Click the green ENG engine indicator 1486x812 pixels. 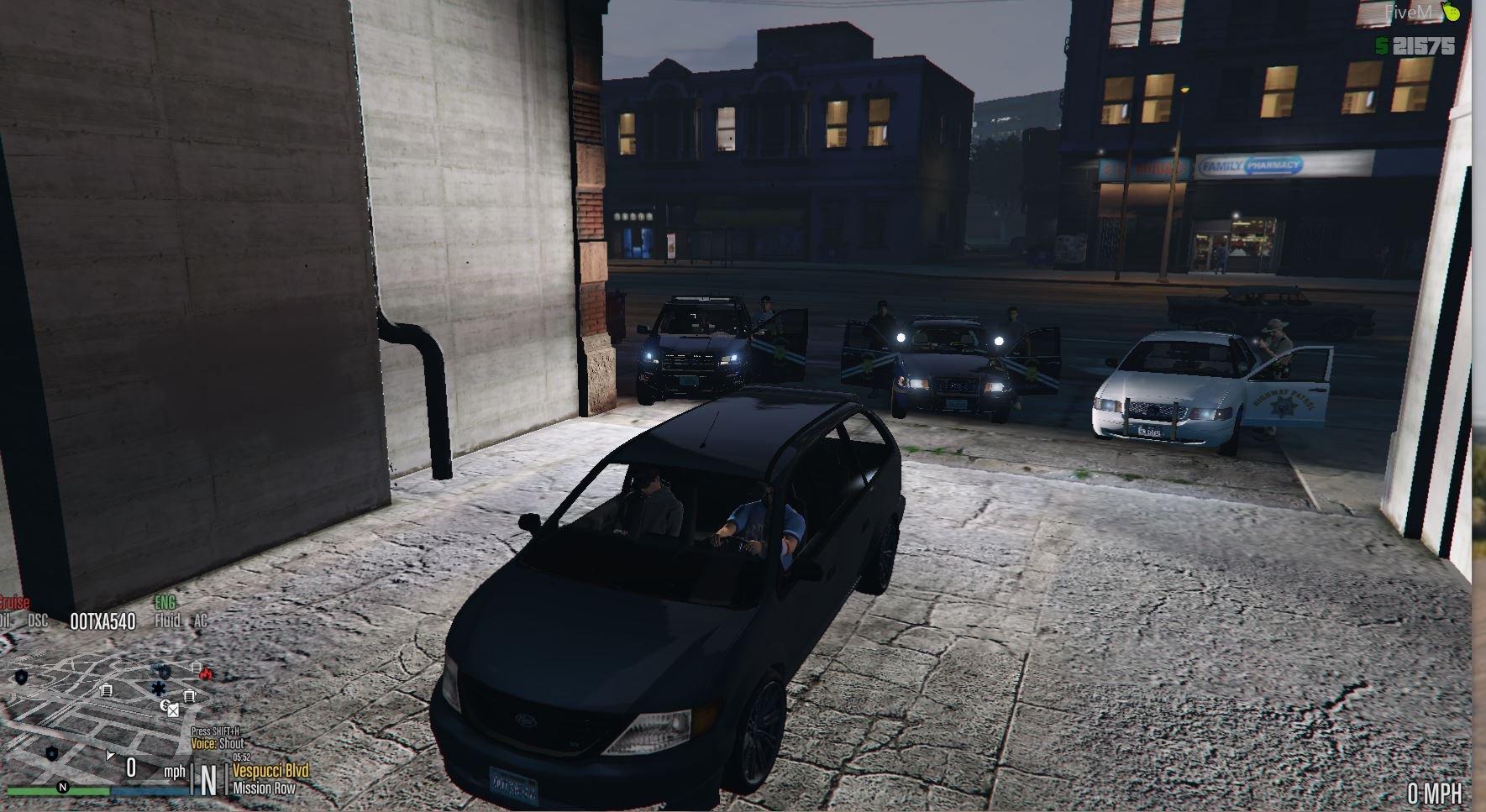pos(165,603)
